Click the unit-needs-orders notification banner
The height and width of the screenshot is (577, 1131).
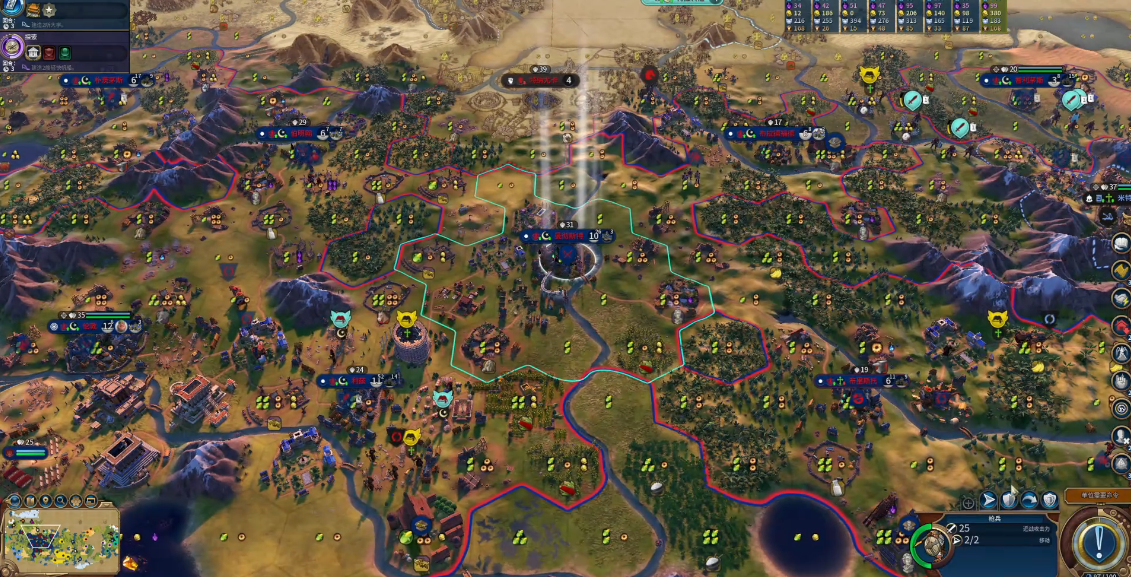[1097, 496]
